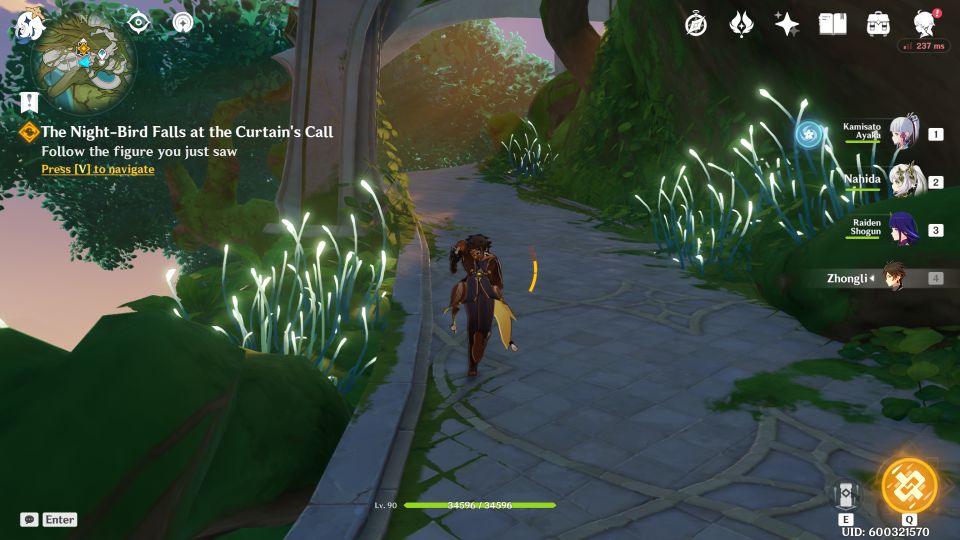Image resolution: width=960 pixels, height=540 pixels.
Task: Open the chat speech bubble
Action: pos(29,519)
